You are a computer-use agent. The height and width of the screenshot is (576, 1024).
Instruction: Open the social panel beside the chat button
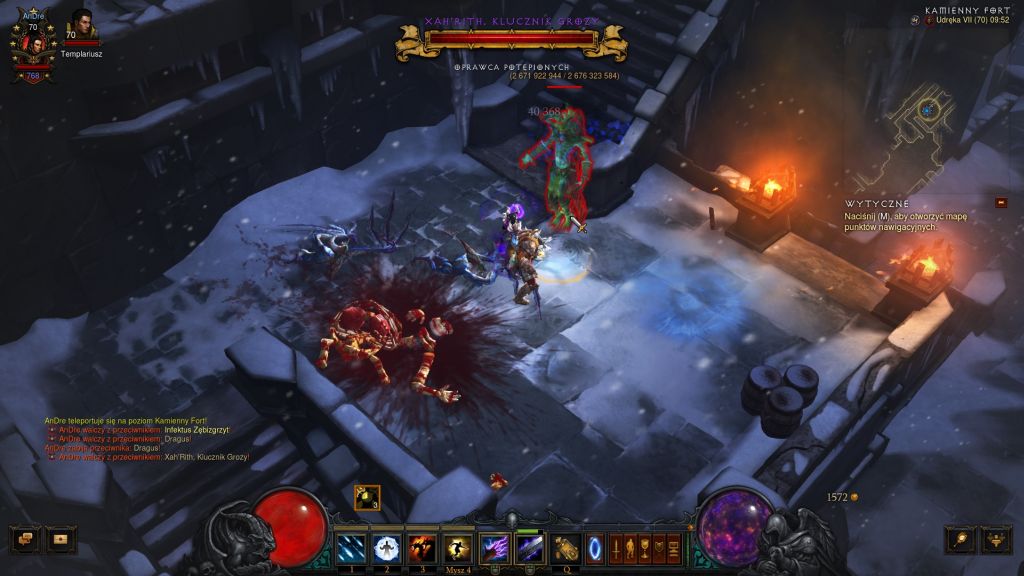[62, 539]
